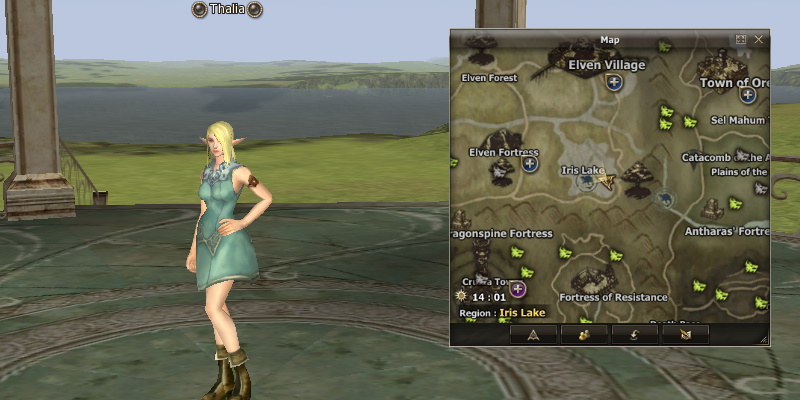The height and width of the screenshot is (400, 800).
Task: Click the Elven Fortress marker
Action: coord(530,163)
